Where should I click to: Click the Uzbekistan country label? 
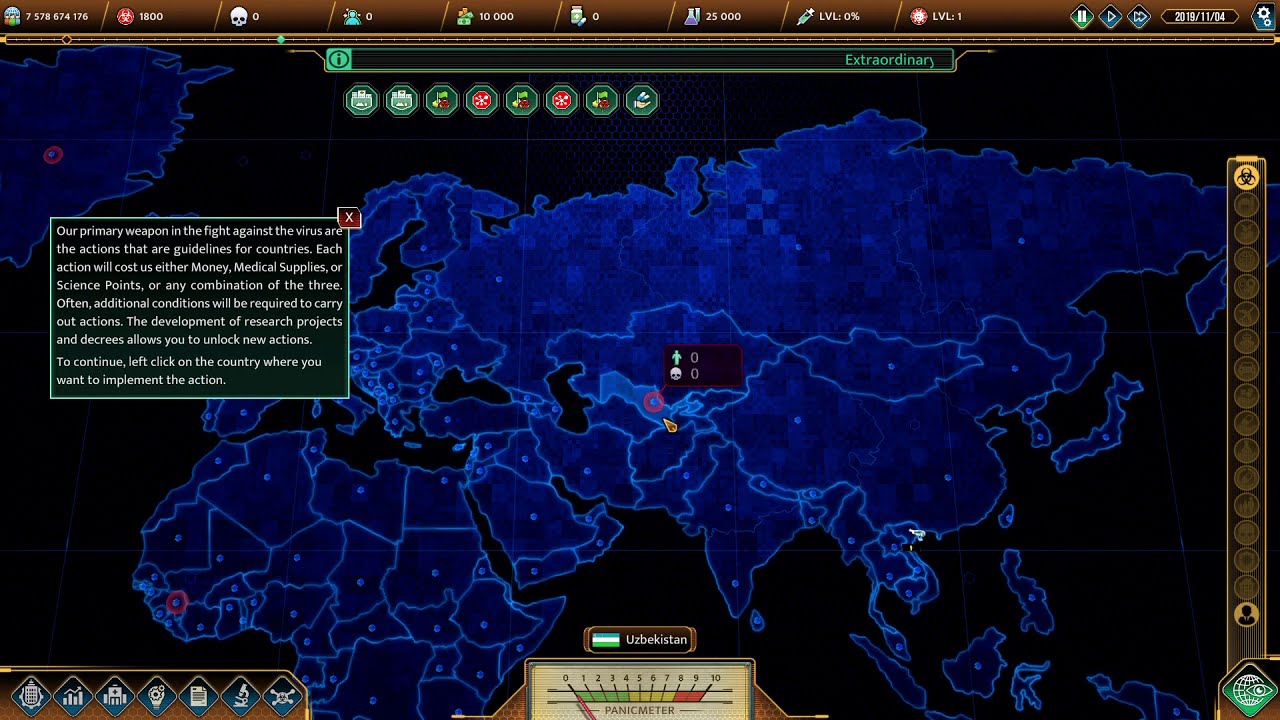[x=641, y=640]
